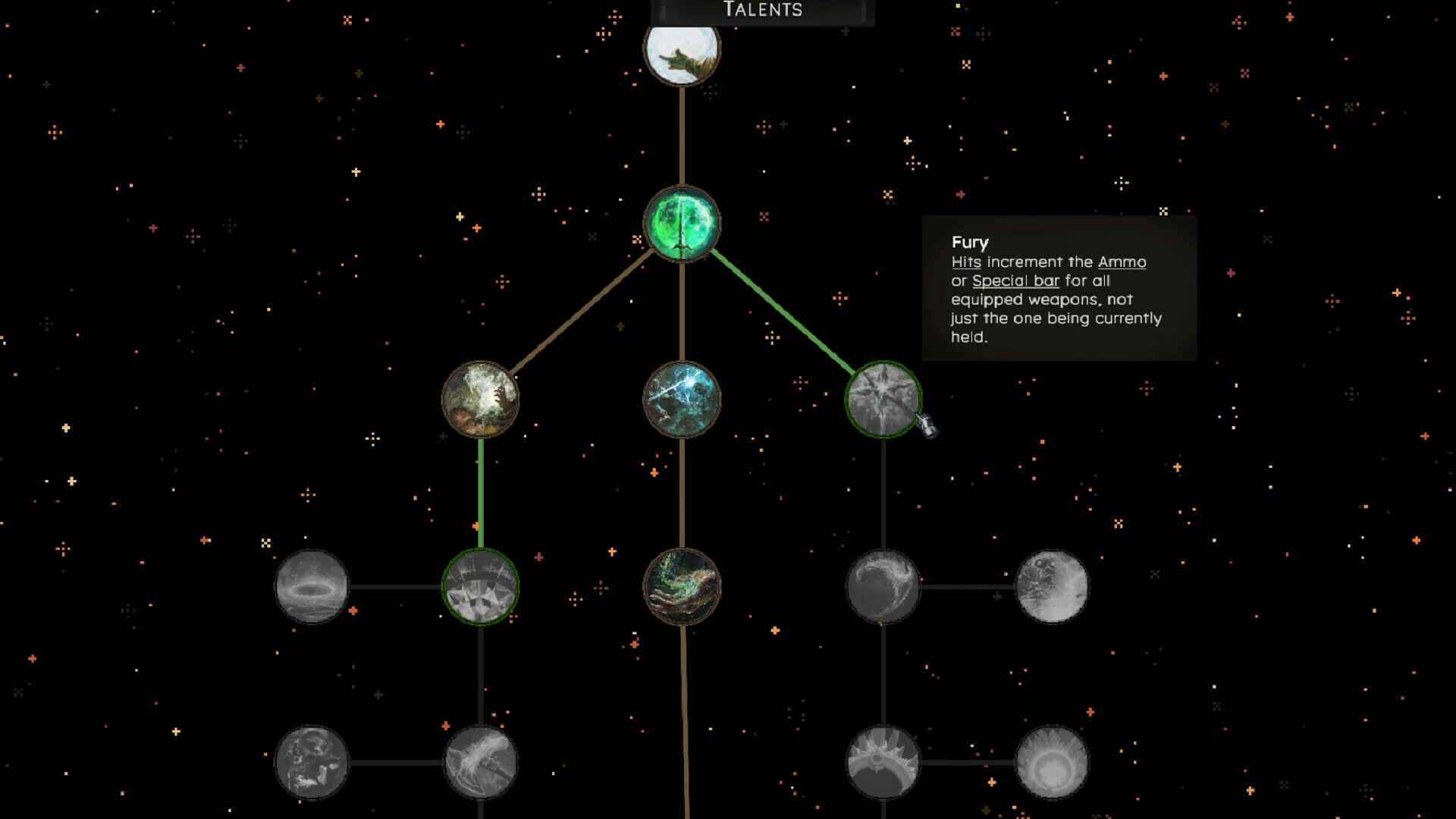This screenshot has height=819, width=1456.
Task: Open the Special bar link
Action: click(x=1018, y=281)
